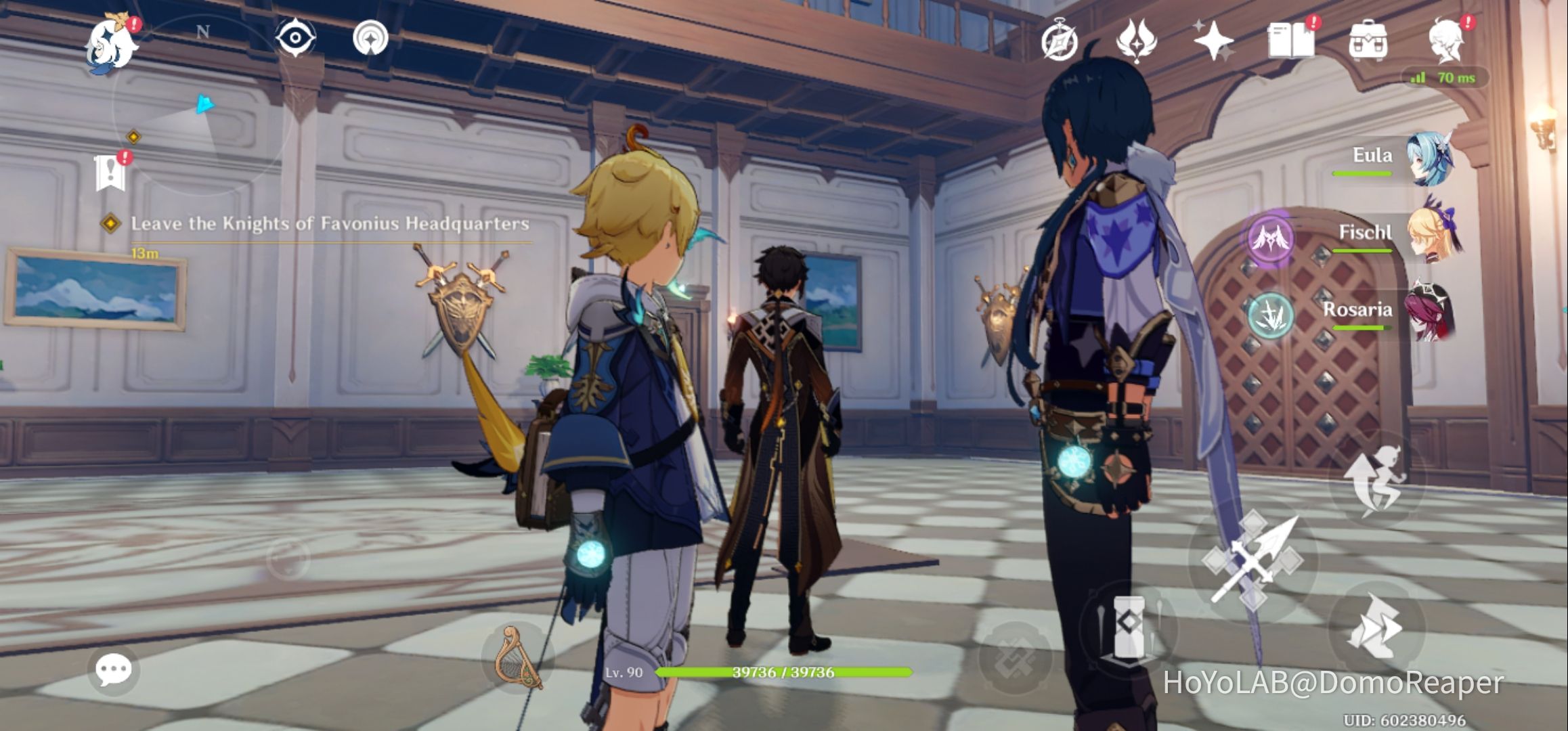Image resolution: width=1568 pixels, height=731 pixels.
Task: Select Eula's character portrait
Action: pyautogui.click(x=1430, y=158)
